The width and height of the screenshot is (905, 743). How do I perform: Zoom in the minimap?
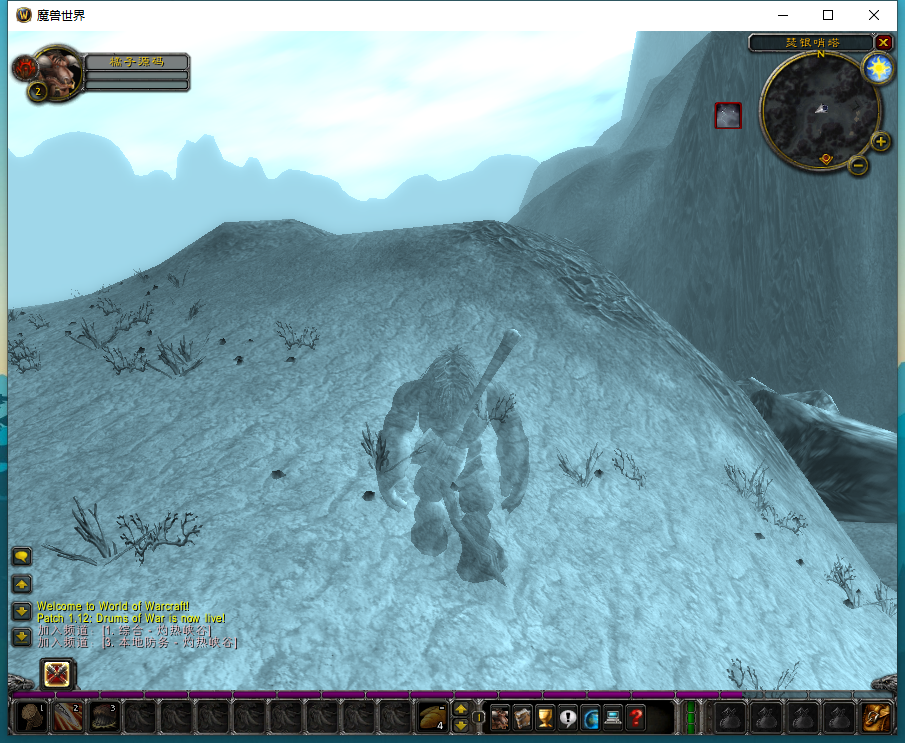pos(881,141)
